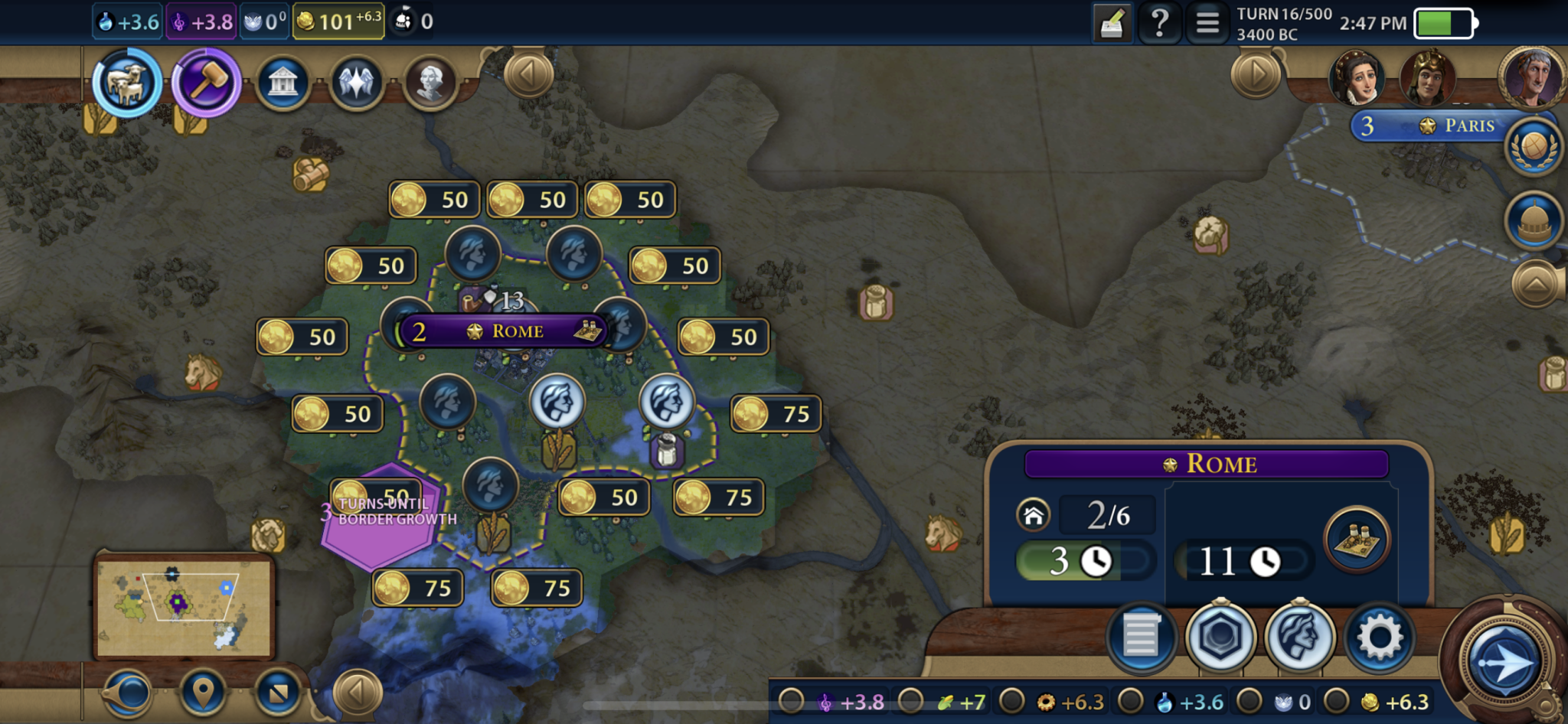
Task: Select the manage citizens head button
Action: [1299, 637]
